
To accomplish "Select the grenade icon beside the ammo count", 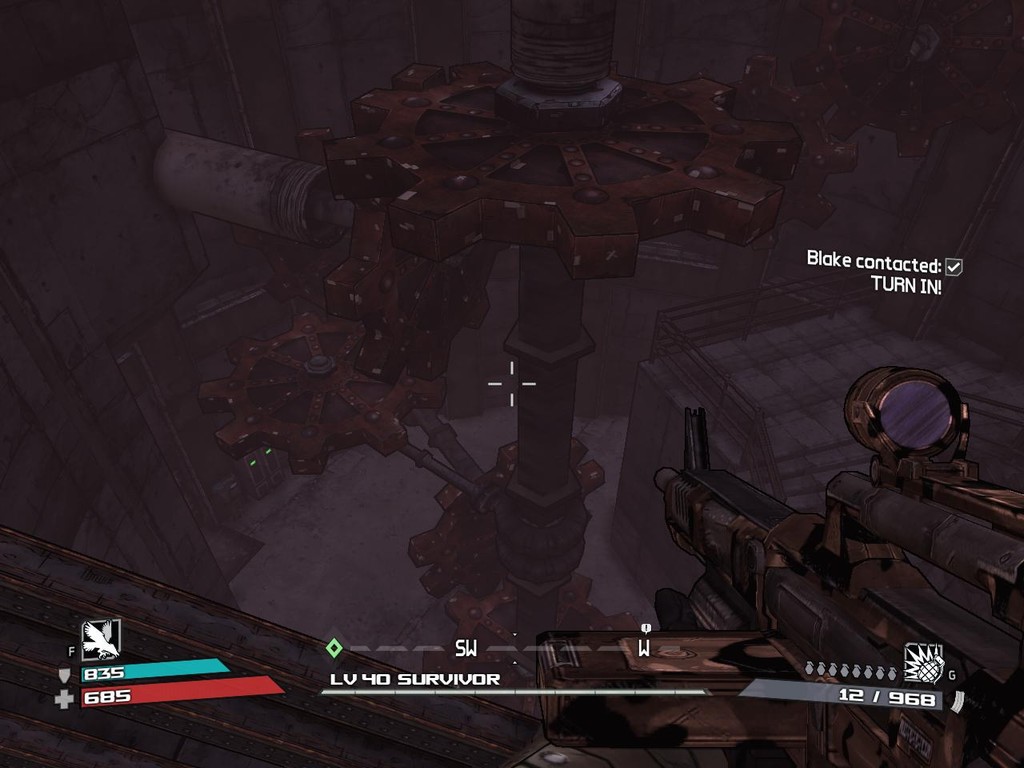I will [924, 663].
